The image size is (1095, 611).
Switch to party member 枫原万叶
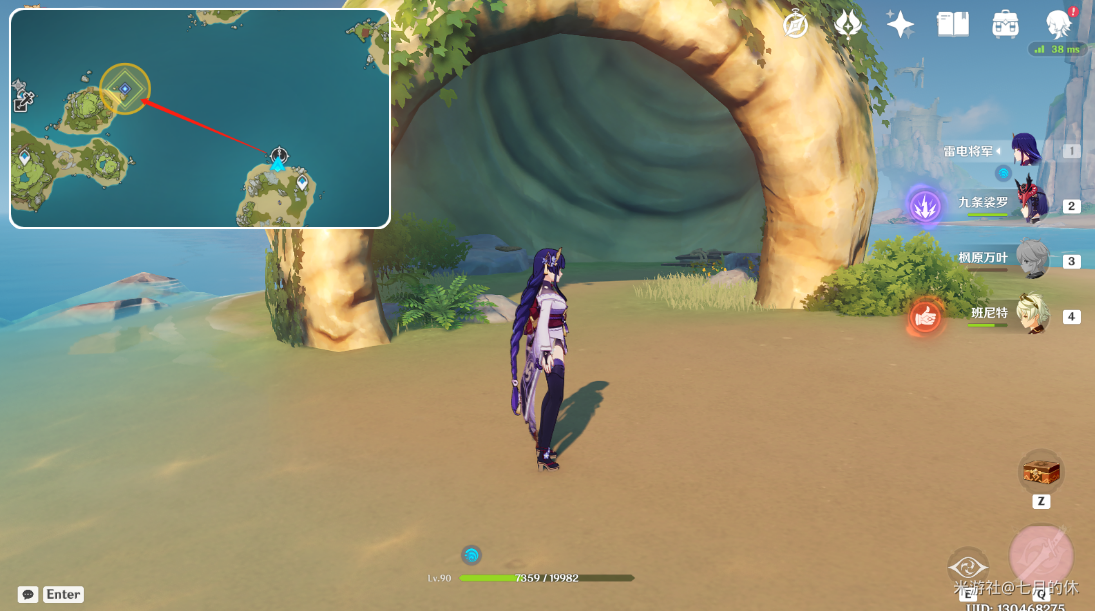point(1030,259)
